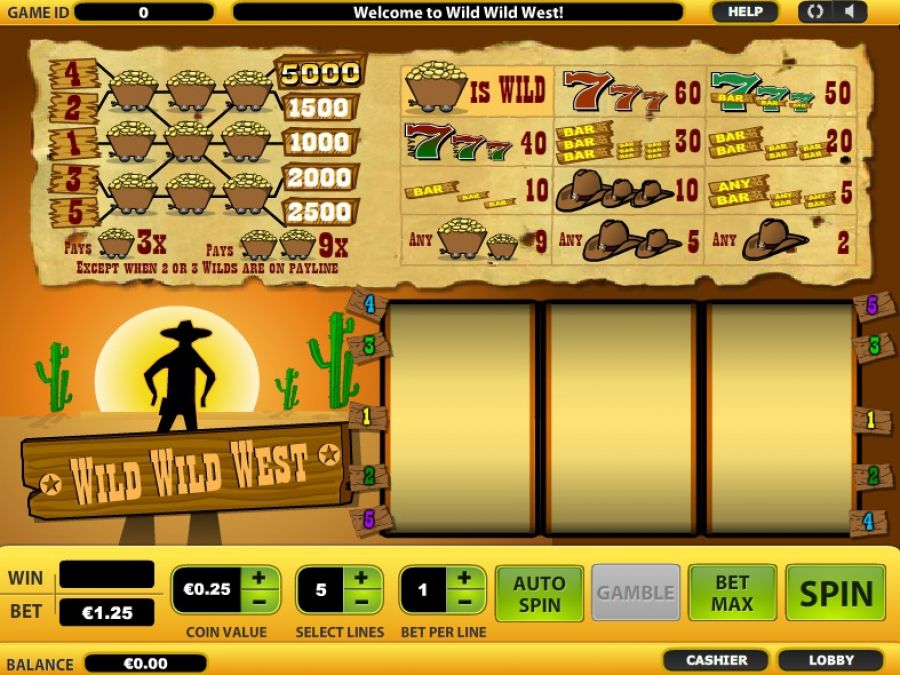Return to the Lobby
This screenshot has height=675, width=900.
pyautogui.click(x=831, y=660)
